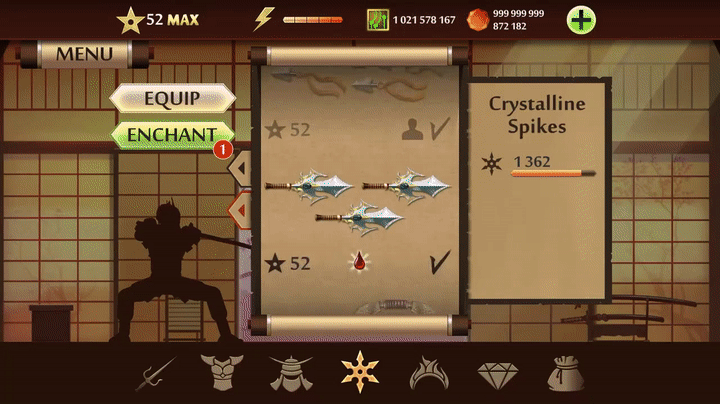Click the tan arrow tab beside scroll
Viewport: 720px width, 404px height.
241,168
